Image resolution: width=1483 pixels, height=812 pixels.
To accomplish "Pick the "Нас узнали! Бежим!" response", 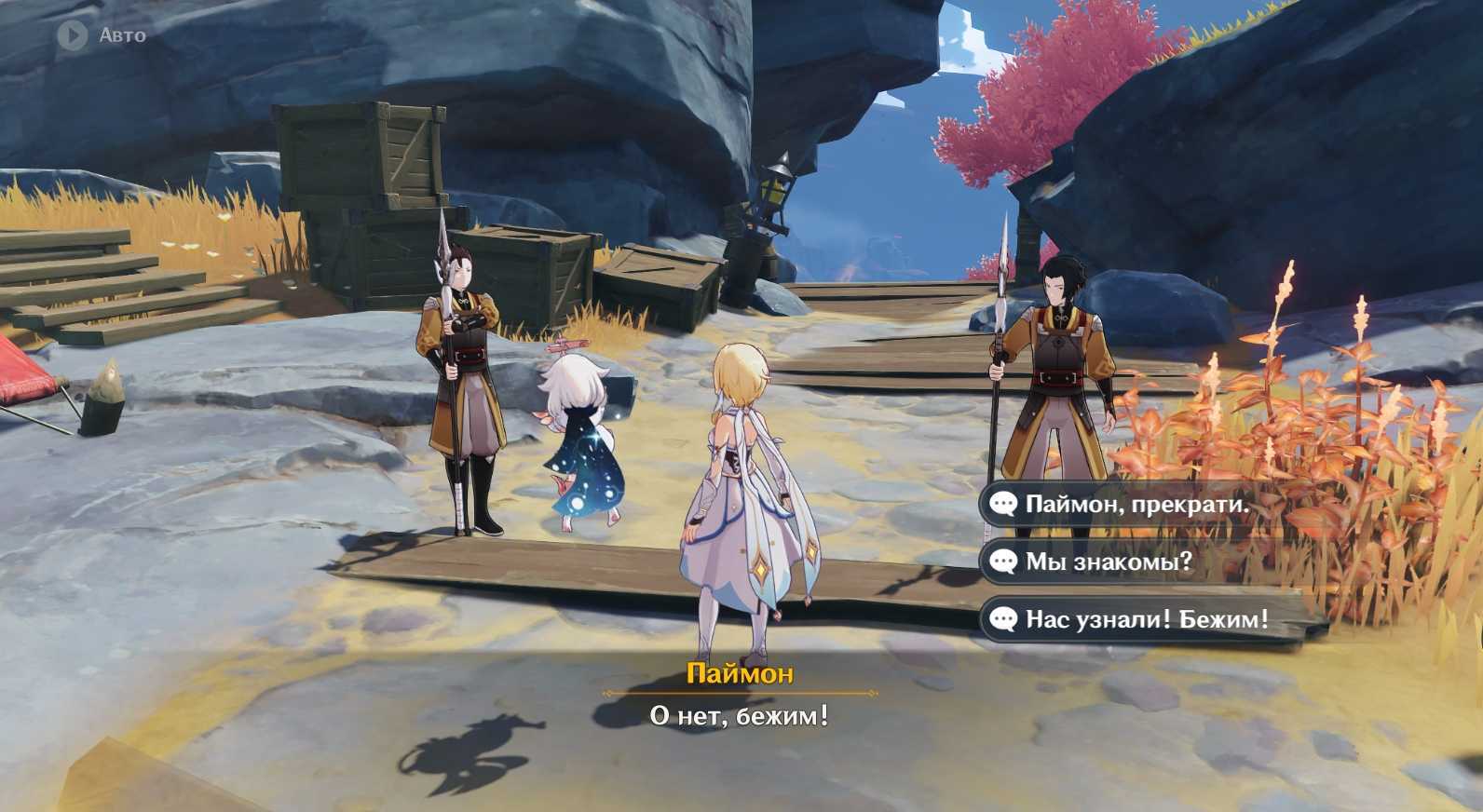I will point(1145,619).
